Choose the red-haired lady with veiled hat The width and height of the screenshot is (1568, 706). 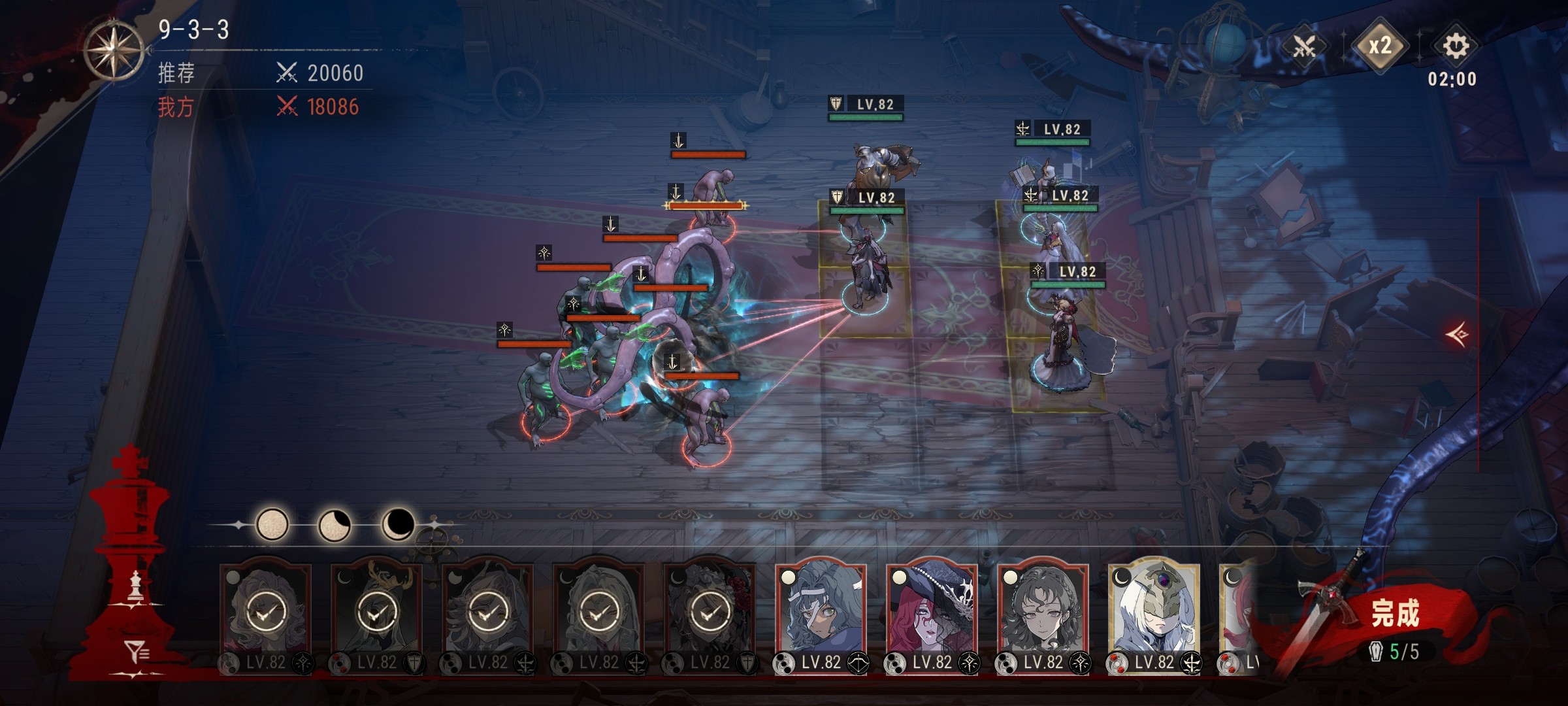point(932,608)
